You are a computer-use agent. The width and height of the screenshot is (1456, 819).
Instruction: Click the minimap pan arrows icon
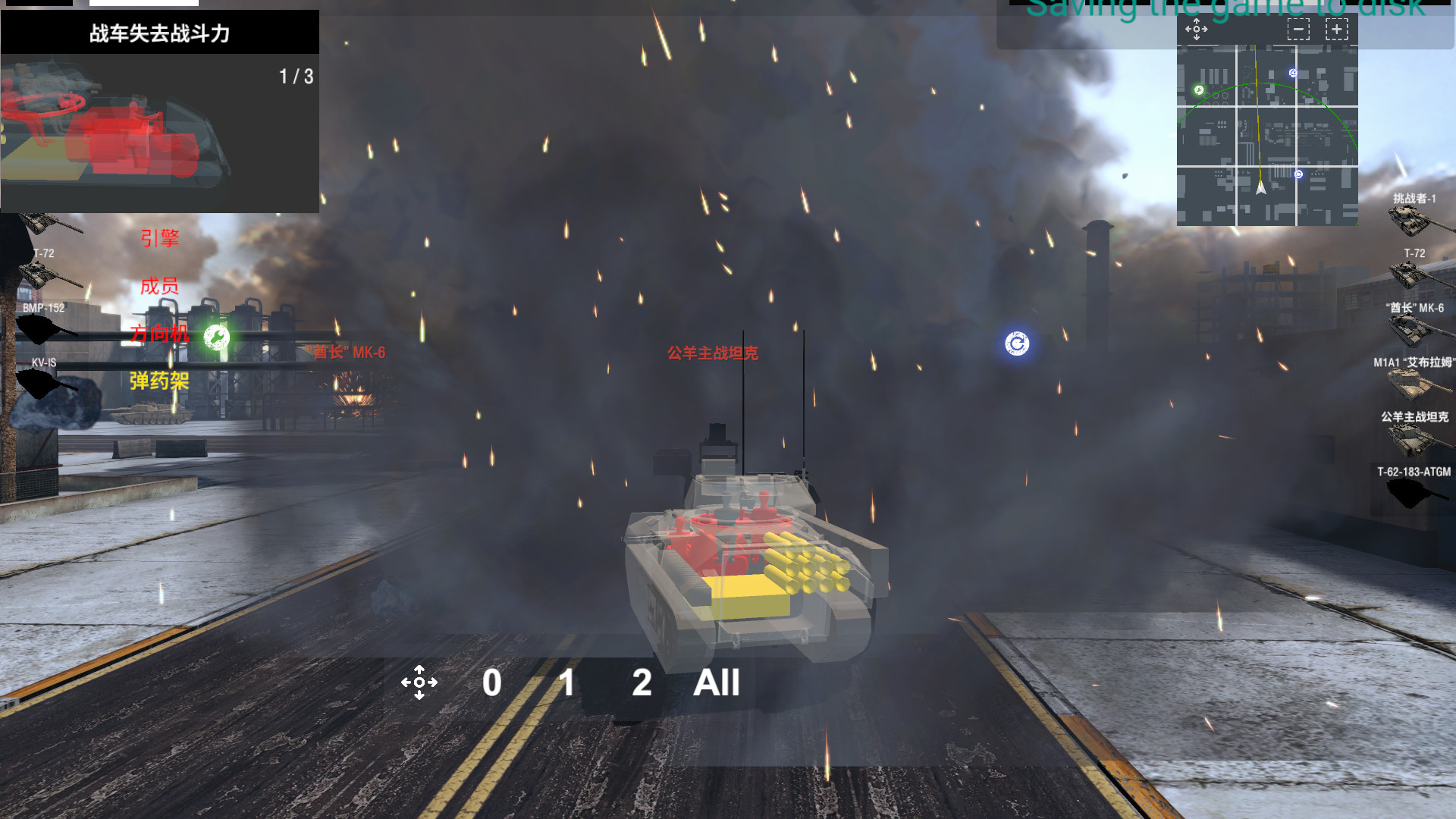(x=1196, y=29)
